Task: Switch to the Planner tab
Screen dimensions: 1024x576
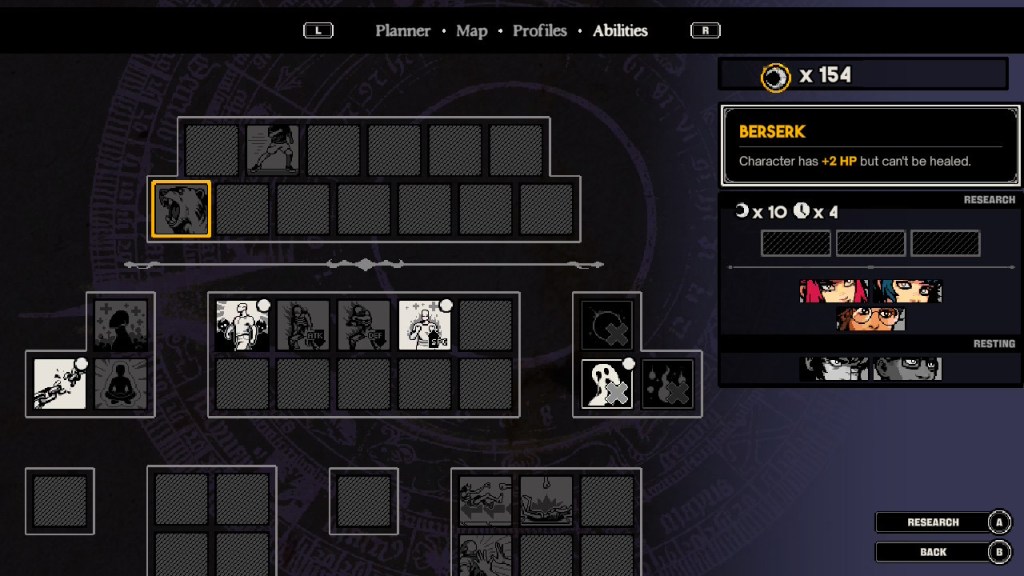Action: pyautogui.click(x=403, y=31)
